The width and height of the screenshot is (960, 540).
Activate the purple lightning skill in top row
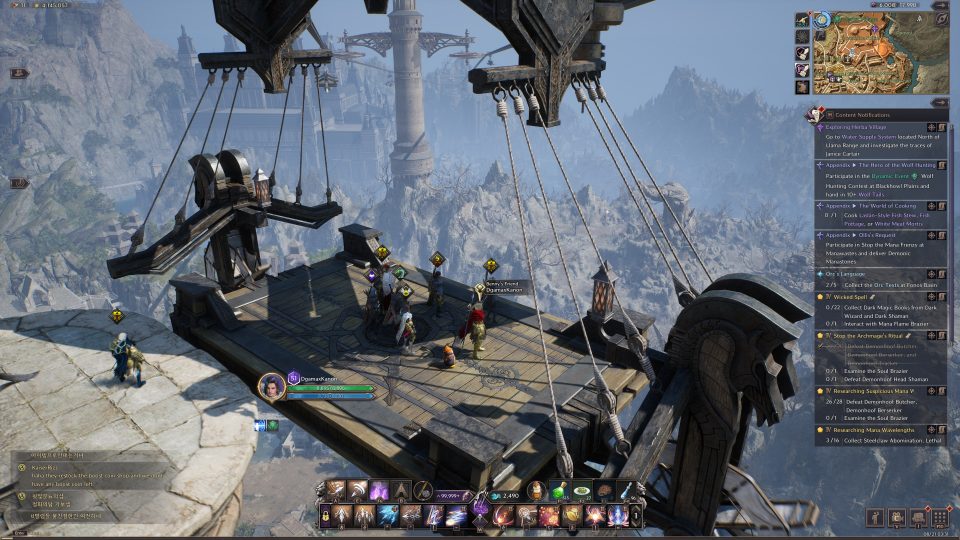pyautogui.click(x=379, y=491)
